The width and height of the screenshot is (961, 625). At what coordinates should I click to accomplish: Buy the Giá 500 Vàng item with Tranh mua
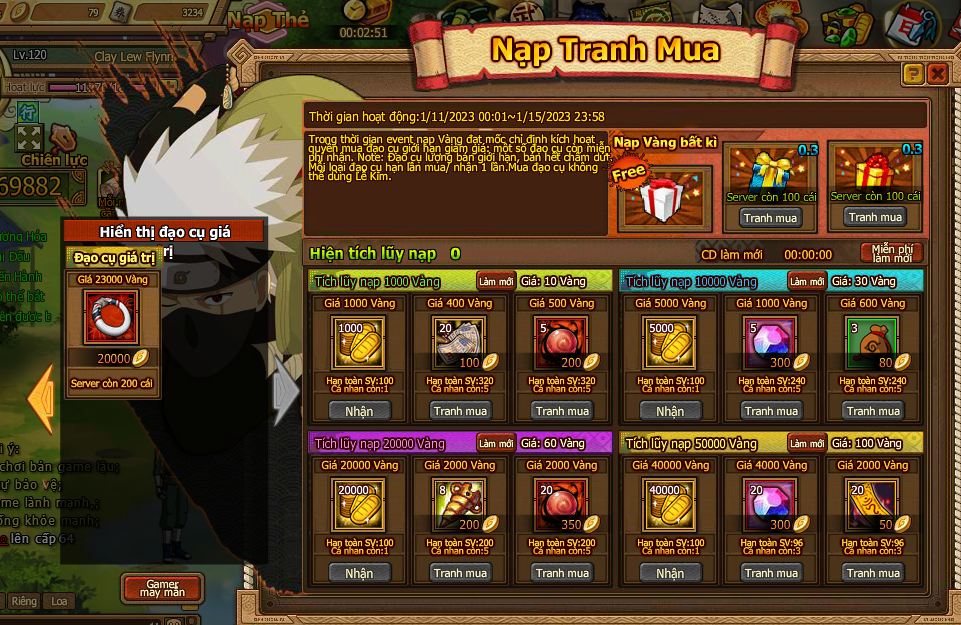563,411
